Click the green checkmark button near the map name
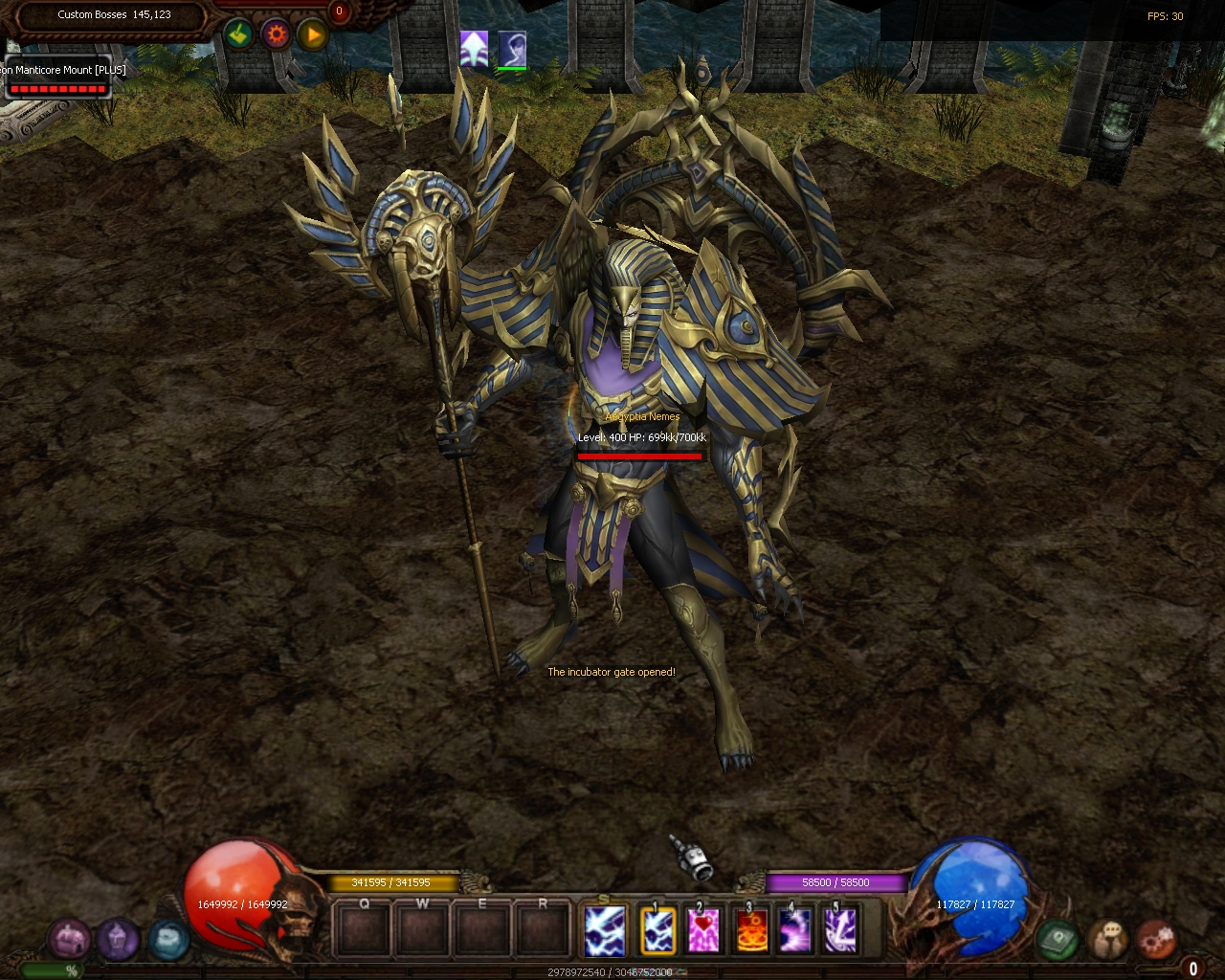Viewport: 1225px width, 980px height. pyautogui.click(x=238, y=35)
